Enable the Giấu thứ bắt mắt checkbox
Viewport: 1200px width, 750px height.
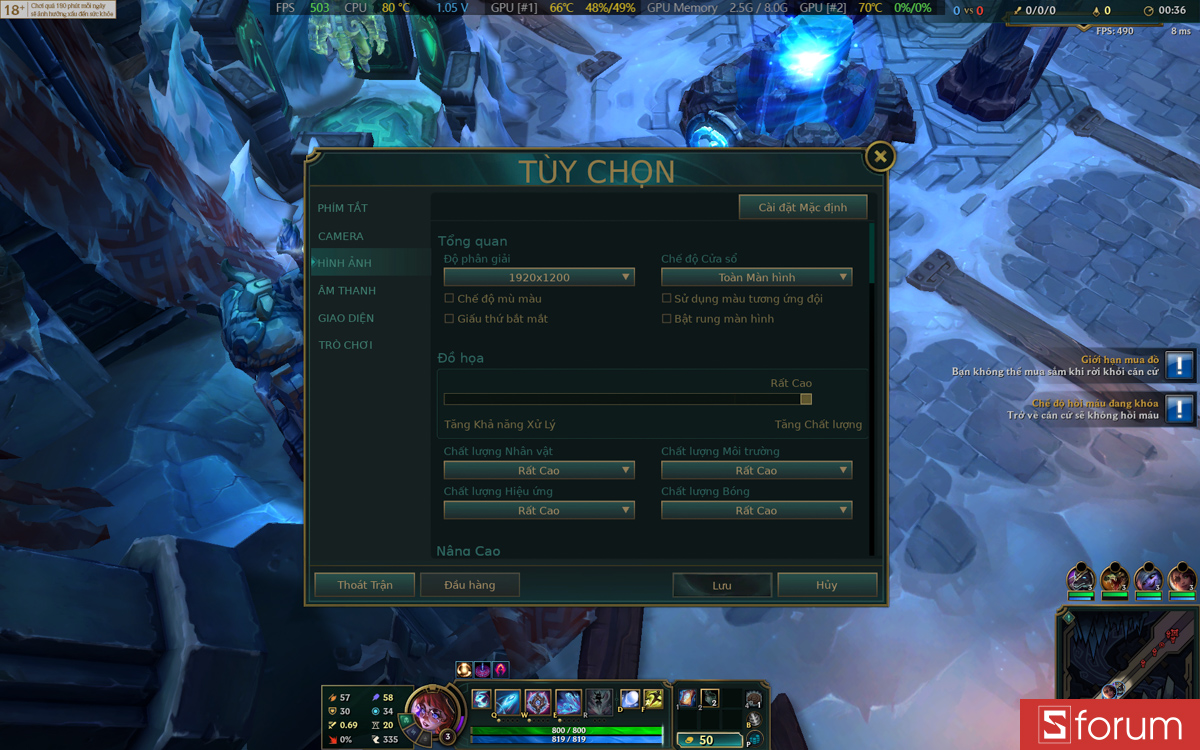coord(450,319)
